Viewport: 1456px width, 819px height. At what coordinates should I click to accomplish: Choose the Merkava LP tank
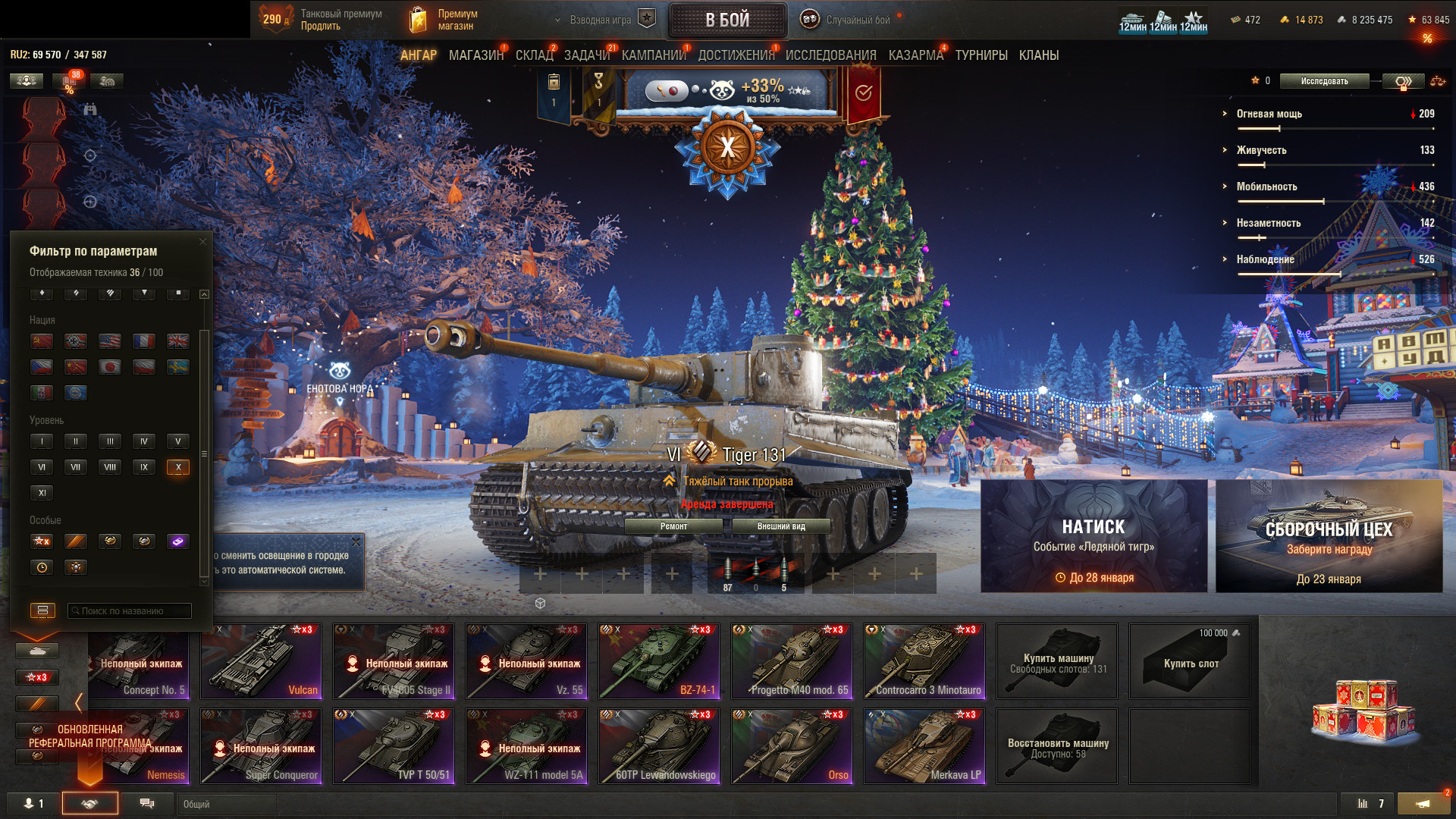(924, 745)
